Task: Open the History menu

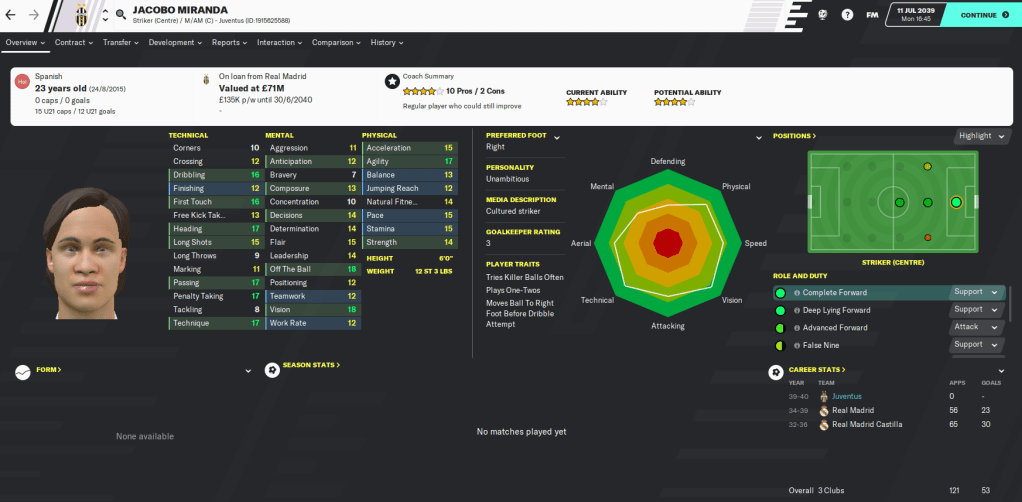Action: click(x=386, y=43)
